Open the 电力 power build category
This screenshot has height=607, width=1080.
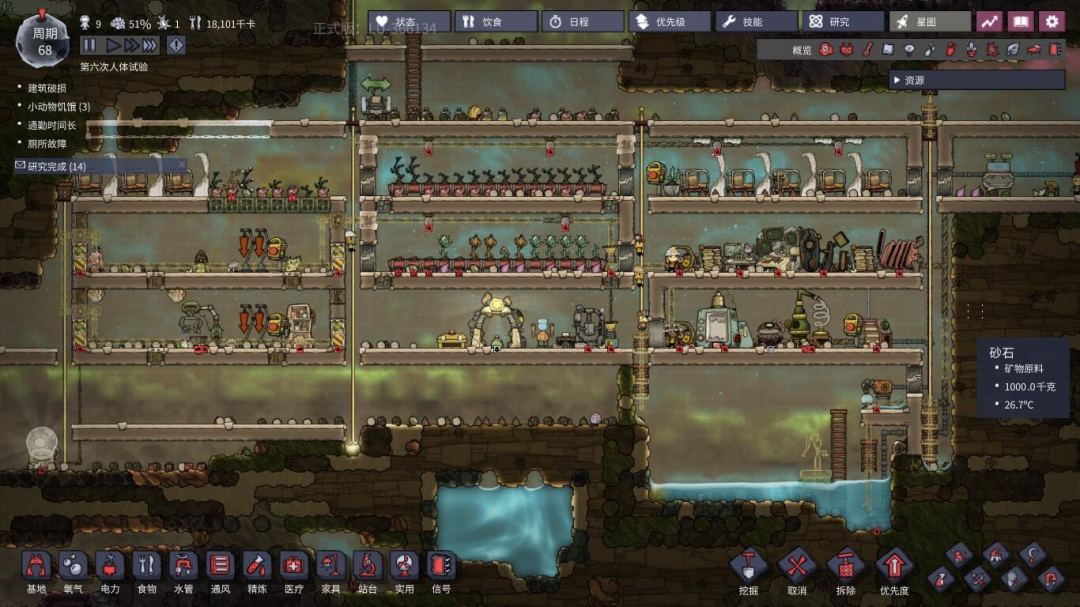(110, 569)
